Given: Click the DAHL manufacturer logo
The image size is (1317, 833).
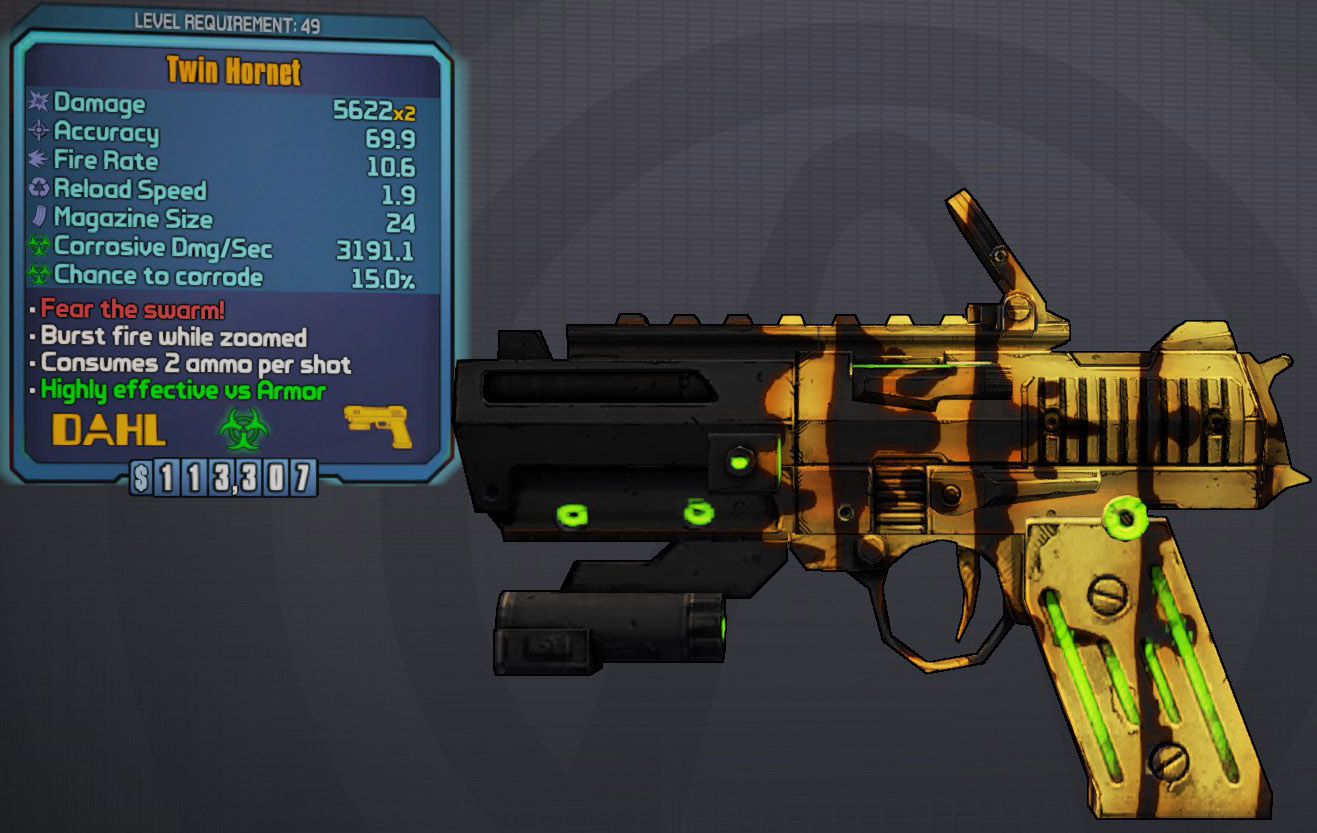Looking at the screenshot, I should click(109, 430).
